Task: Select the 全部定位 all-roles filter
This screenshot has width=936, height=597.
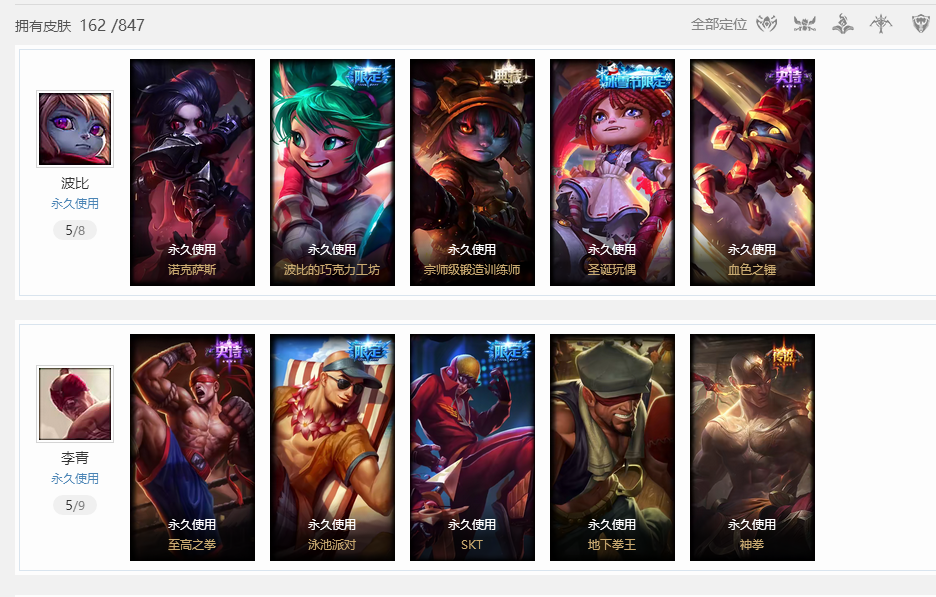Action: [x=718, y=24]
